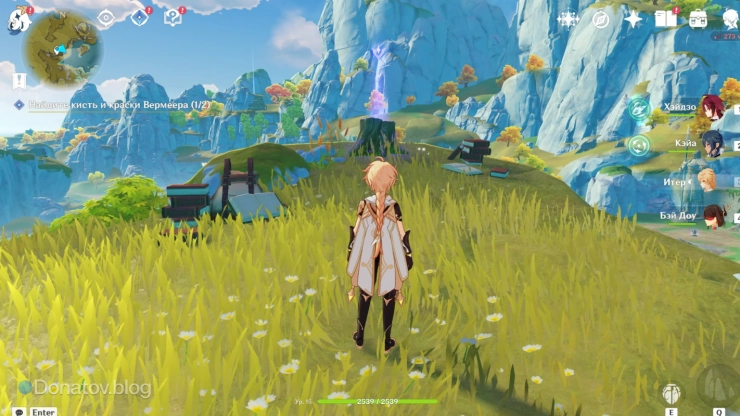
Task: Open the tutorial book with question mark
Action: point(173,18)
